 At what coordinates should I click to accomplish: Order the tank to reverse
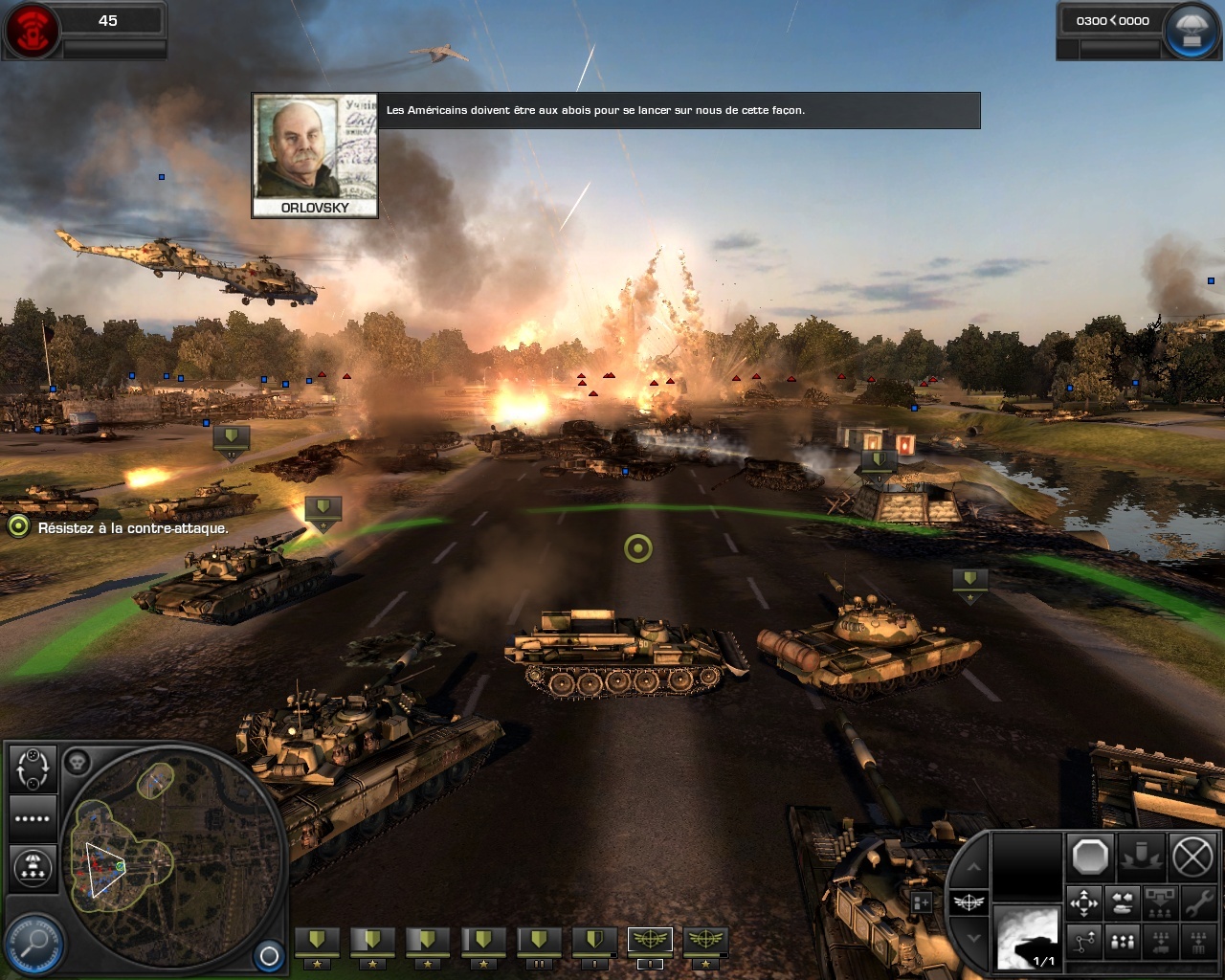pyautogui.click(x=1122, y=902)
